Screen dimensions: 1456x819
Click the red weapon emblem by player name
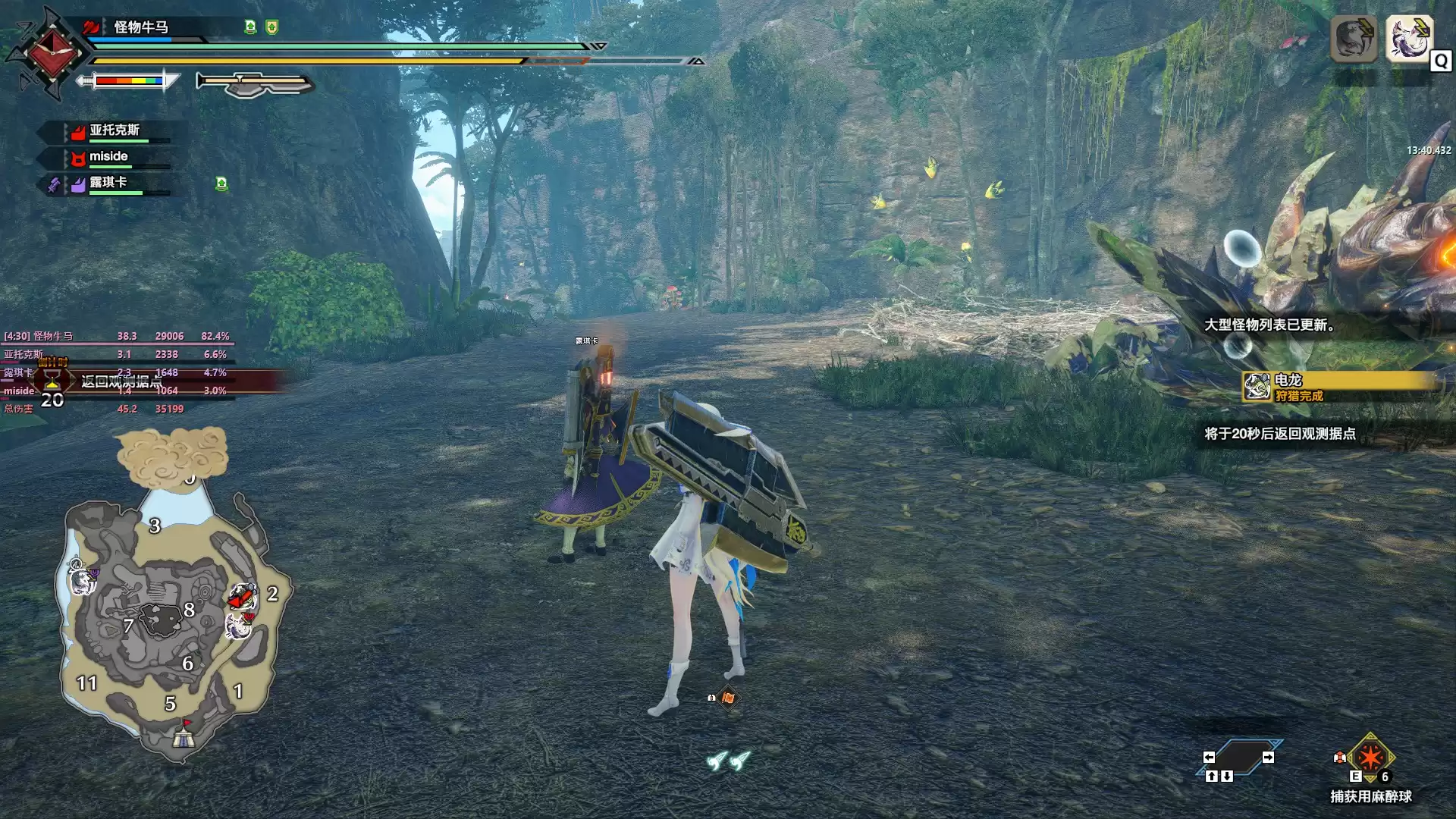coord(52,52)
